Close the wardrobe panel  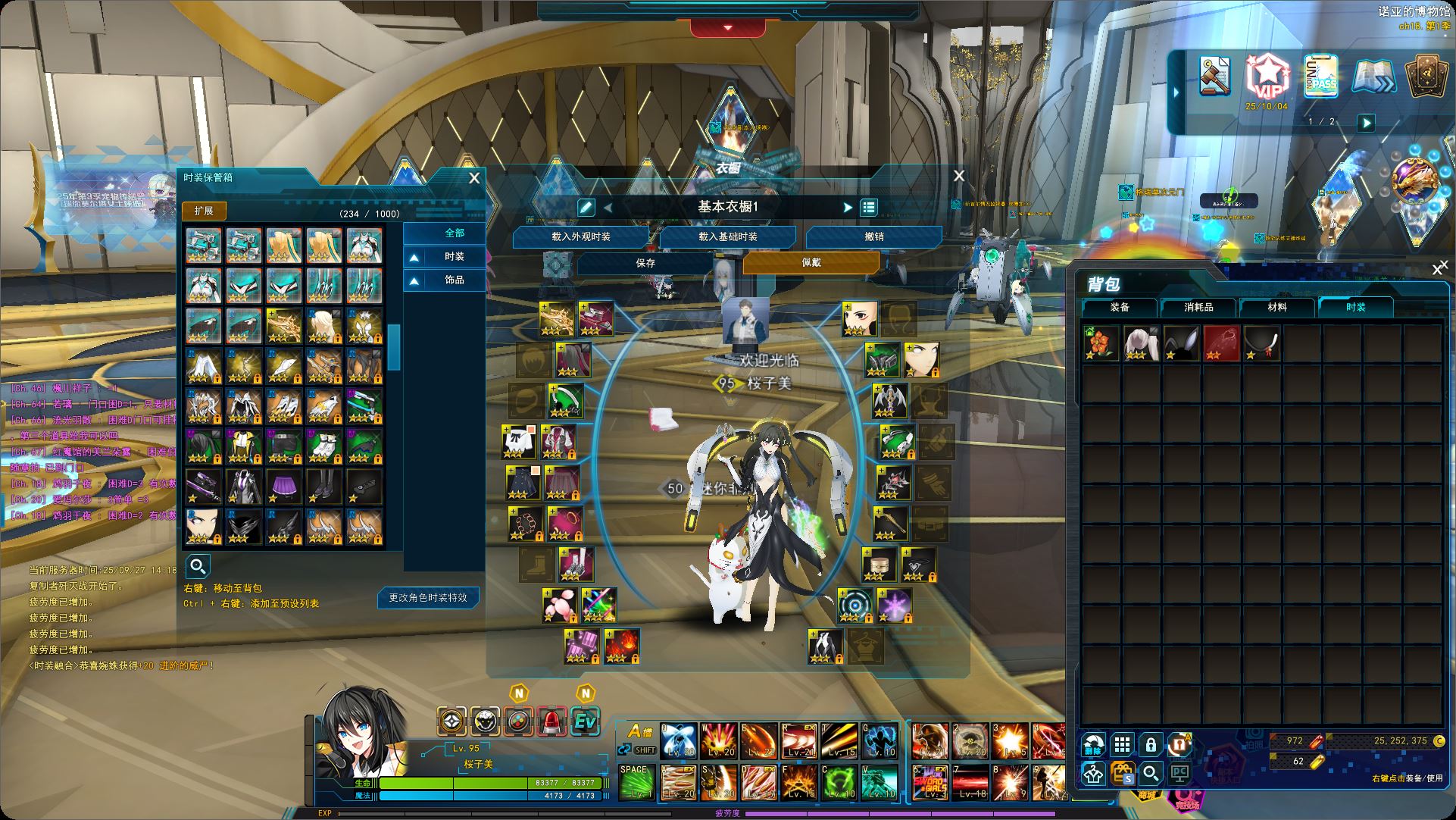(959, 176)
